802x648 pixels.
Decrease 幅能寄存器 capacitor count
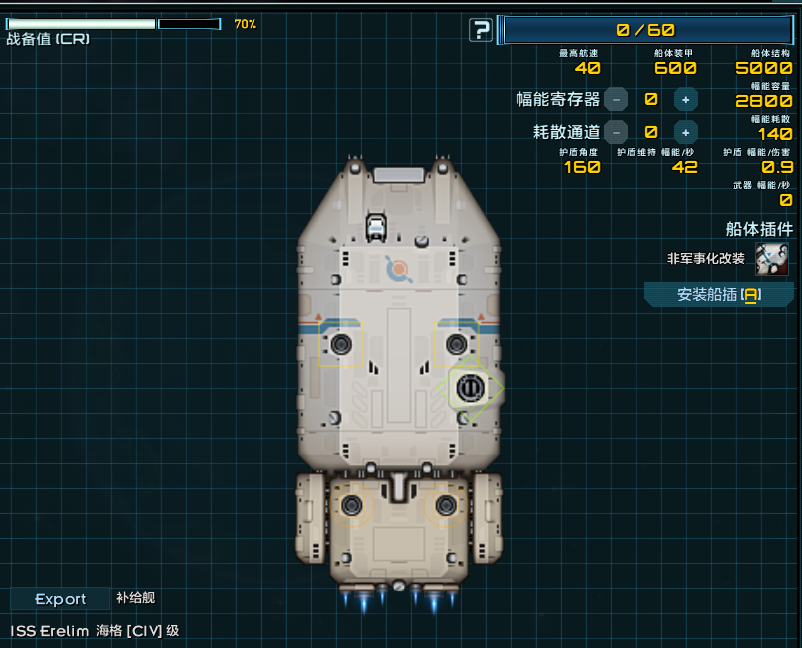(617, 99)
